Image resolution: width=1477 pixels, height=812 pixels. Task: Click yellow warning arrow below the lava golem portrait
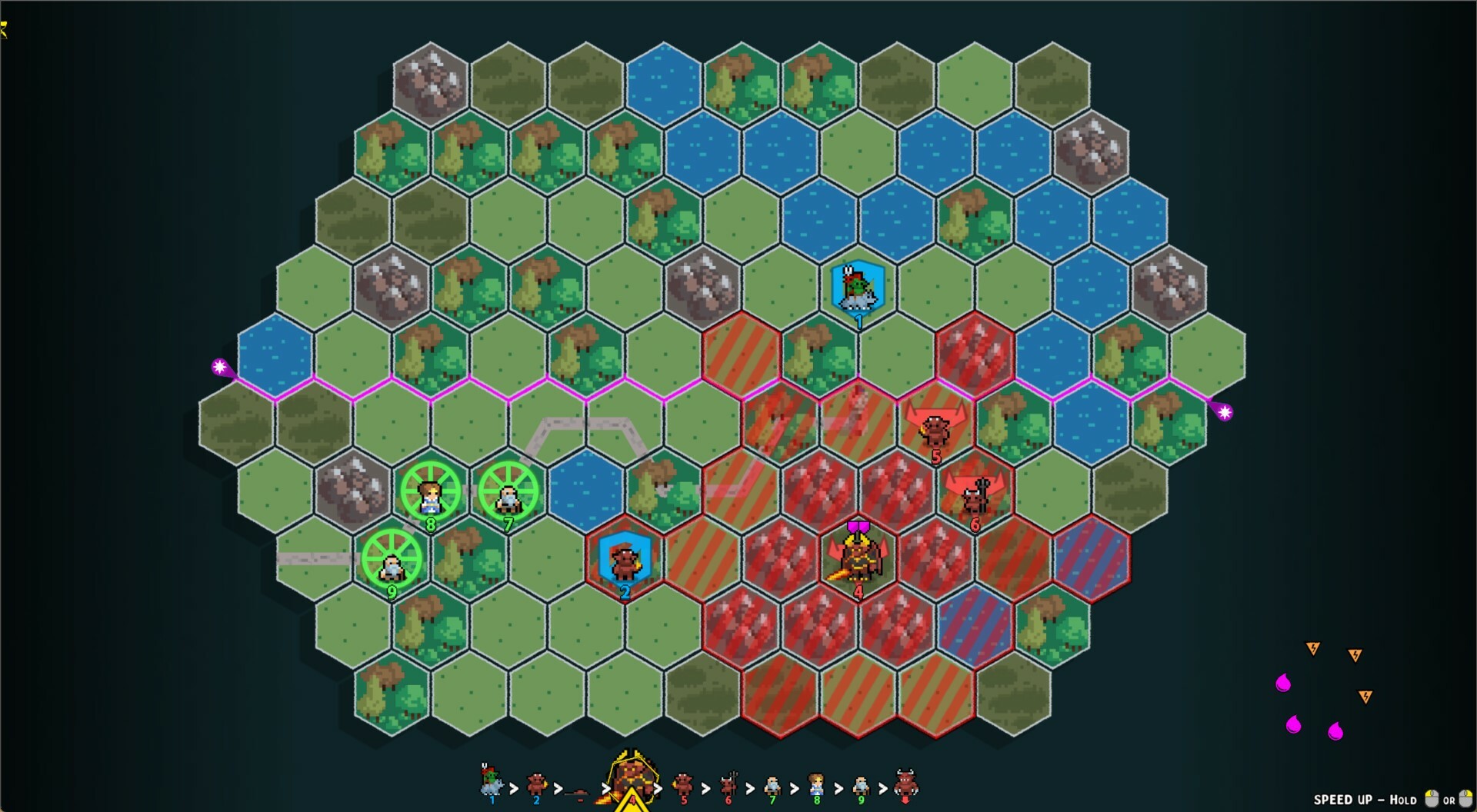(x=631, y=804)
